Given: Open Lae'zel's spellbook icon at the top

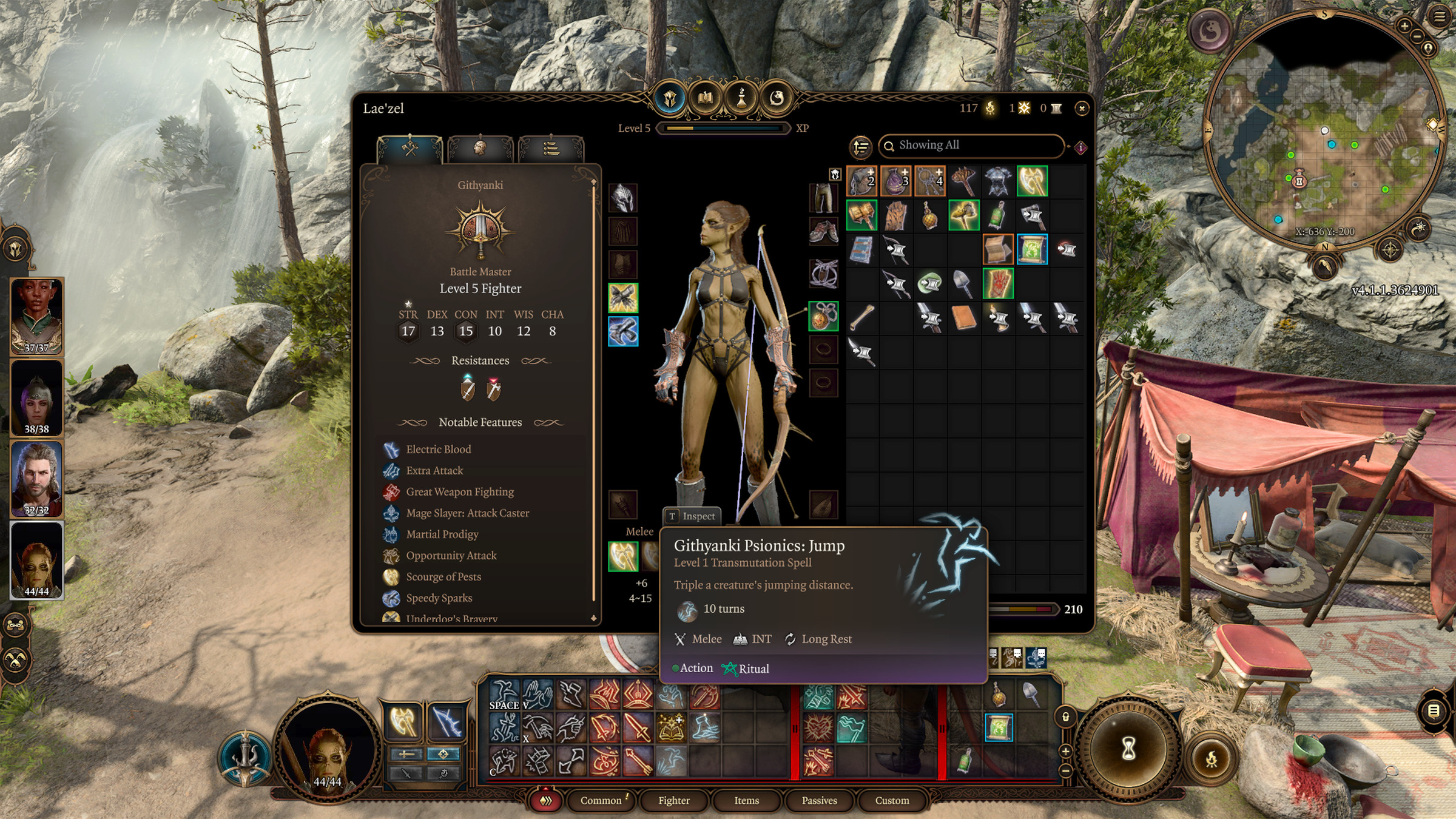Looking at the screenshot, I should point(706,99).
